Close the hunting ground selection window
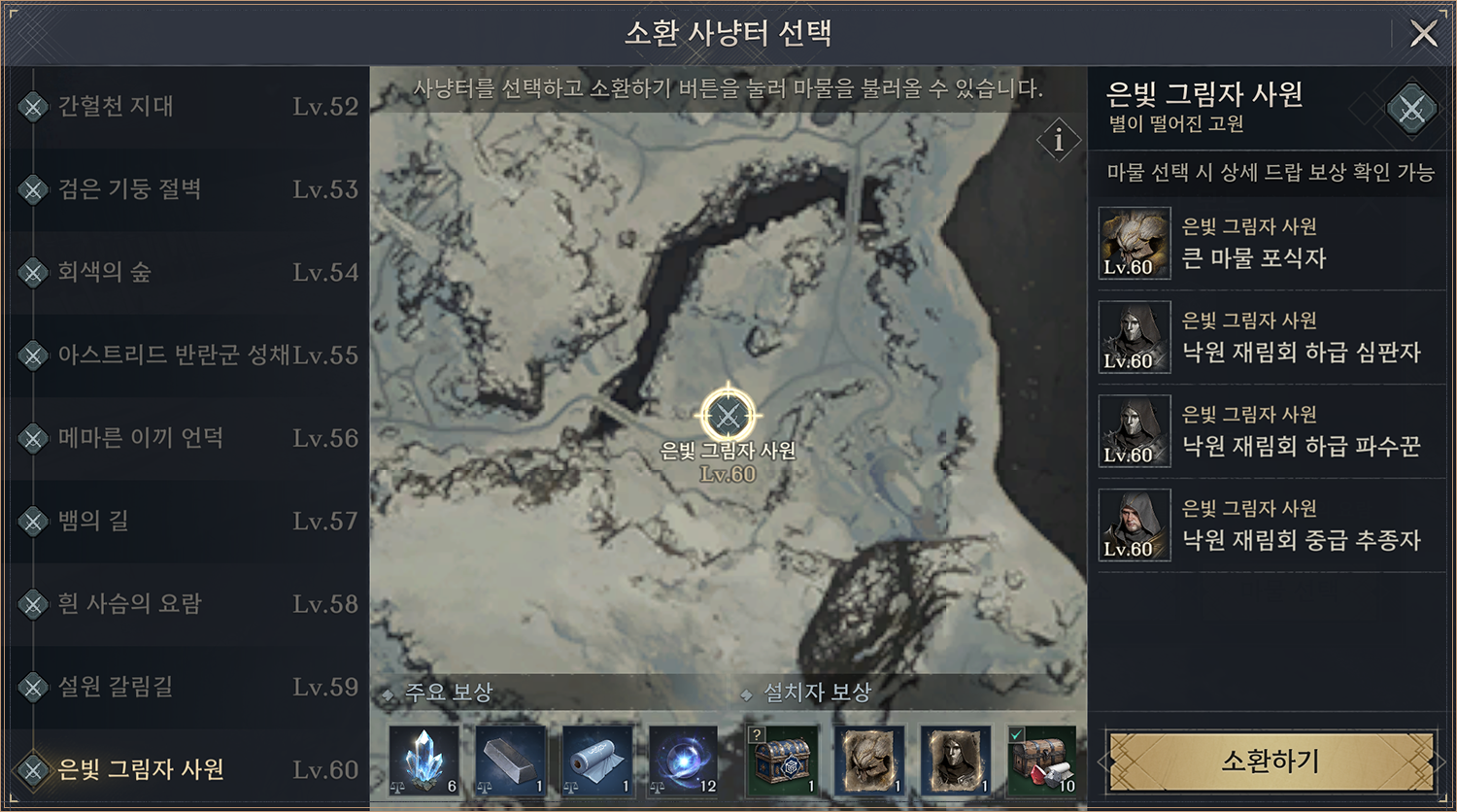 point(1423,34)
